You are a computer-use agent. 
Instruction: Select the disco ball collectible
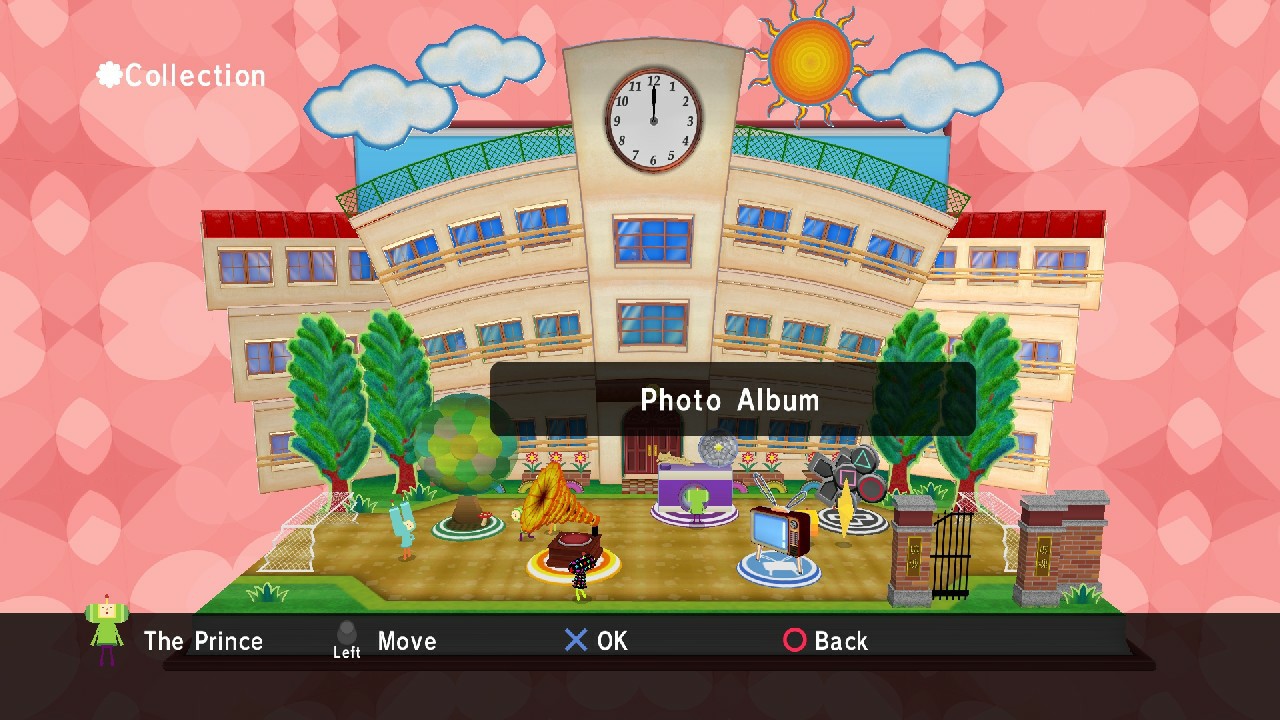click(x=716, y=448)
